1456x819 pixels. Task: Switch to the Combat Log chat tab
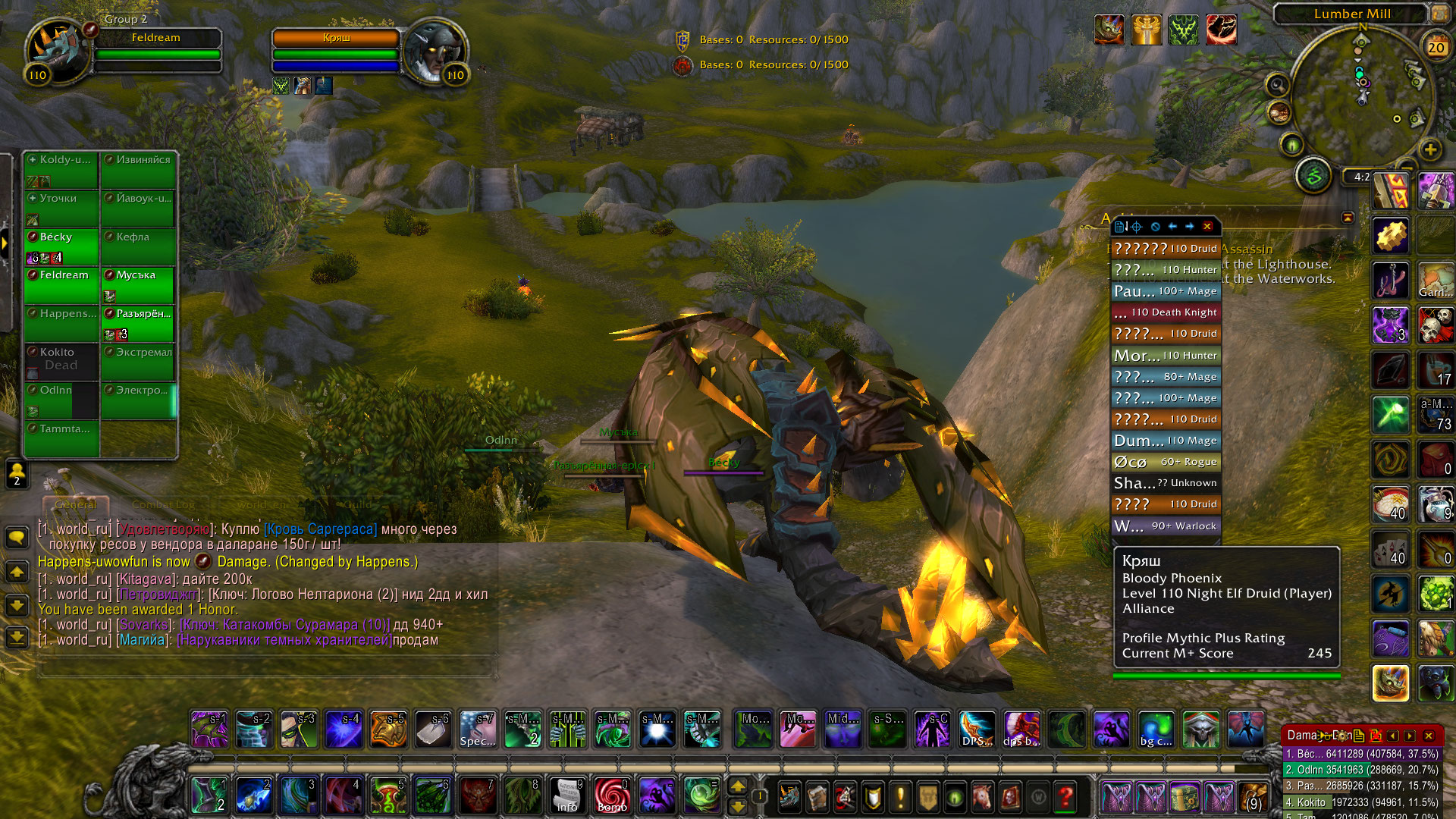pyautogui.click(x=163, y=504)
